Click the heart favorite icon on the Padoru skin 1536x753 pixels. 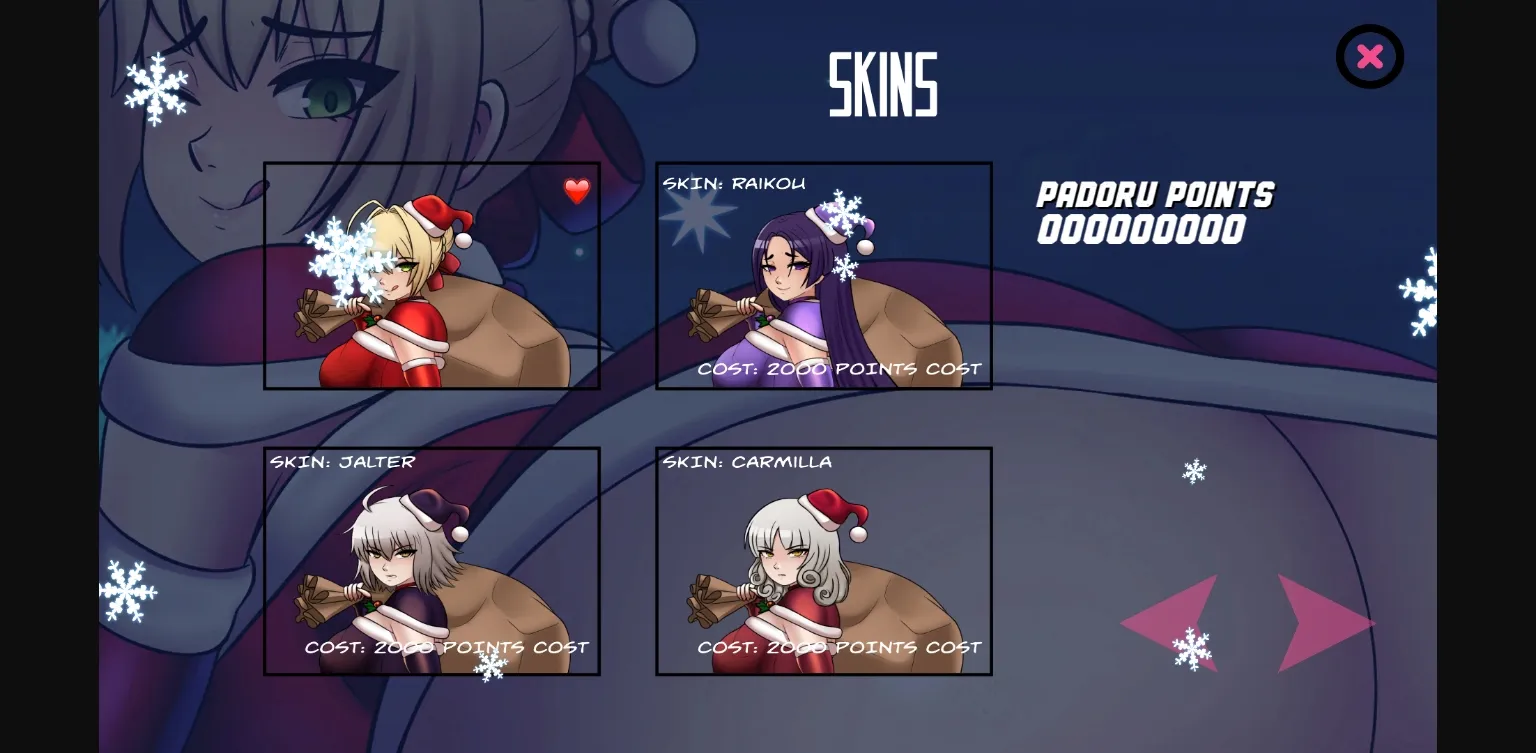point(577,191)
